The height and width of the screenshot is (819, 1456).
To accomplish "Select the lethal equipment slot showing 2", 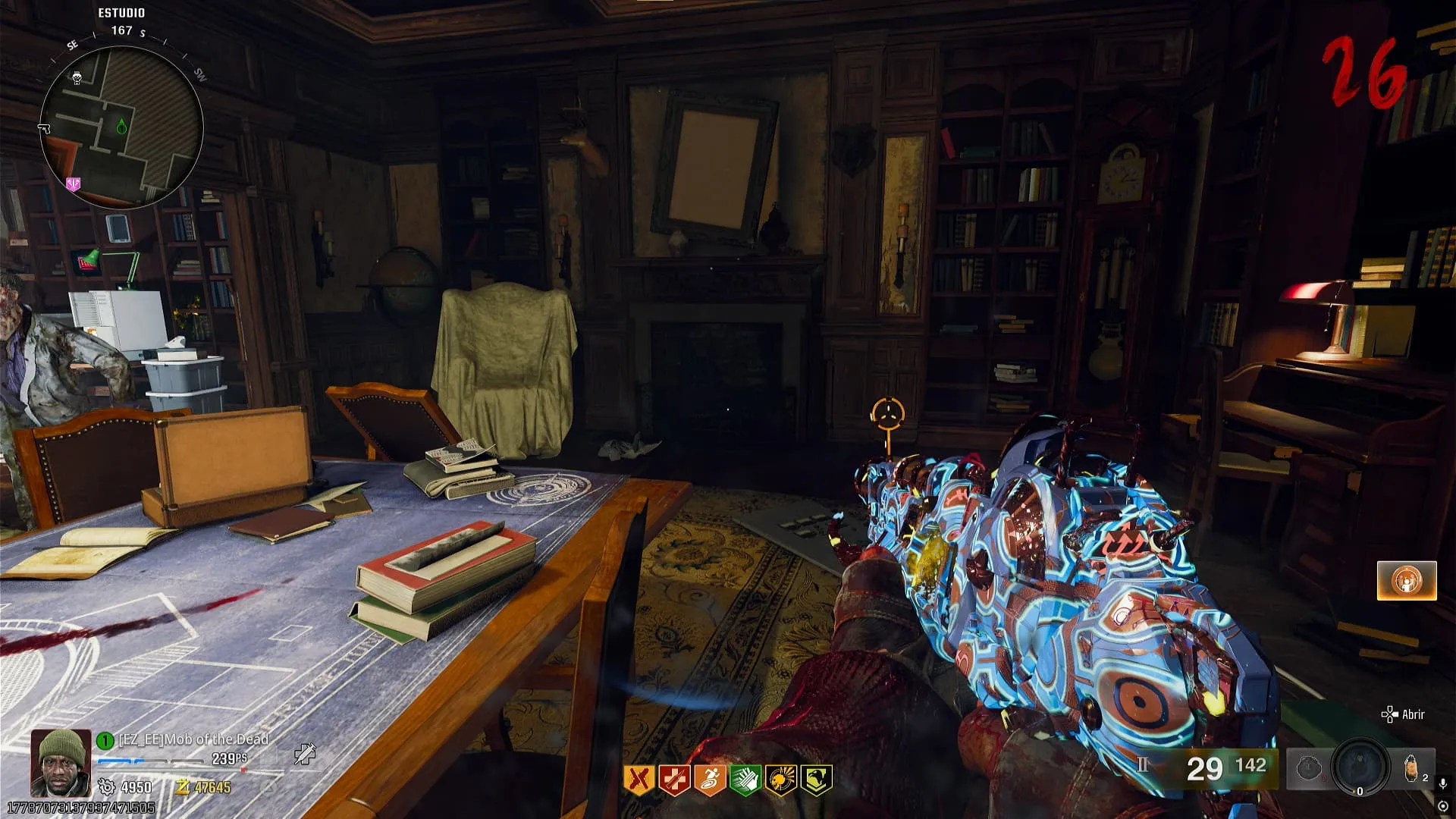I will (x=1413, y=768).
